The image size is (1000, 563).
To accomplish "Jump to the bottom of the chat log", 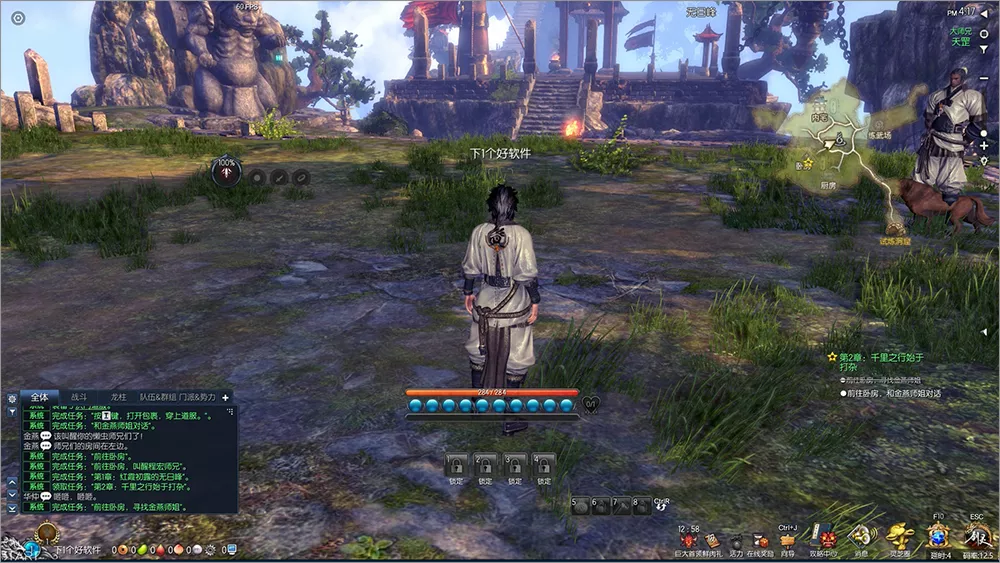I will [x=12, y=508].
